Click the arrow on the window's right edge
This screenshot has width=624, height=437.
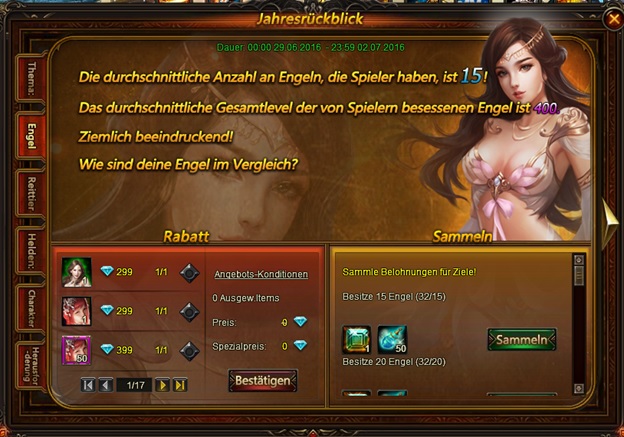coord(609,214)
